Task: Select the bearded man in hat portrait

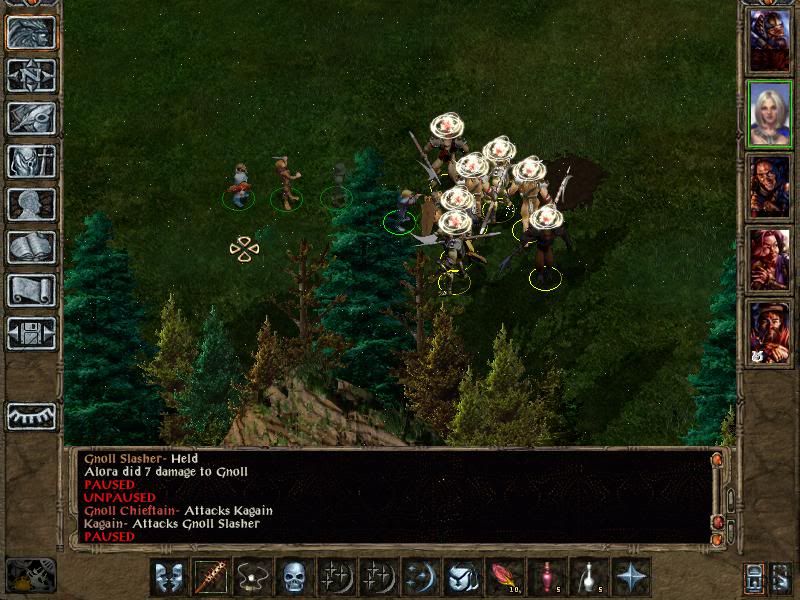Action: tap(769, 332)
